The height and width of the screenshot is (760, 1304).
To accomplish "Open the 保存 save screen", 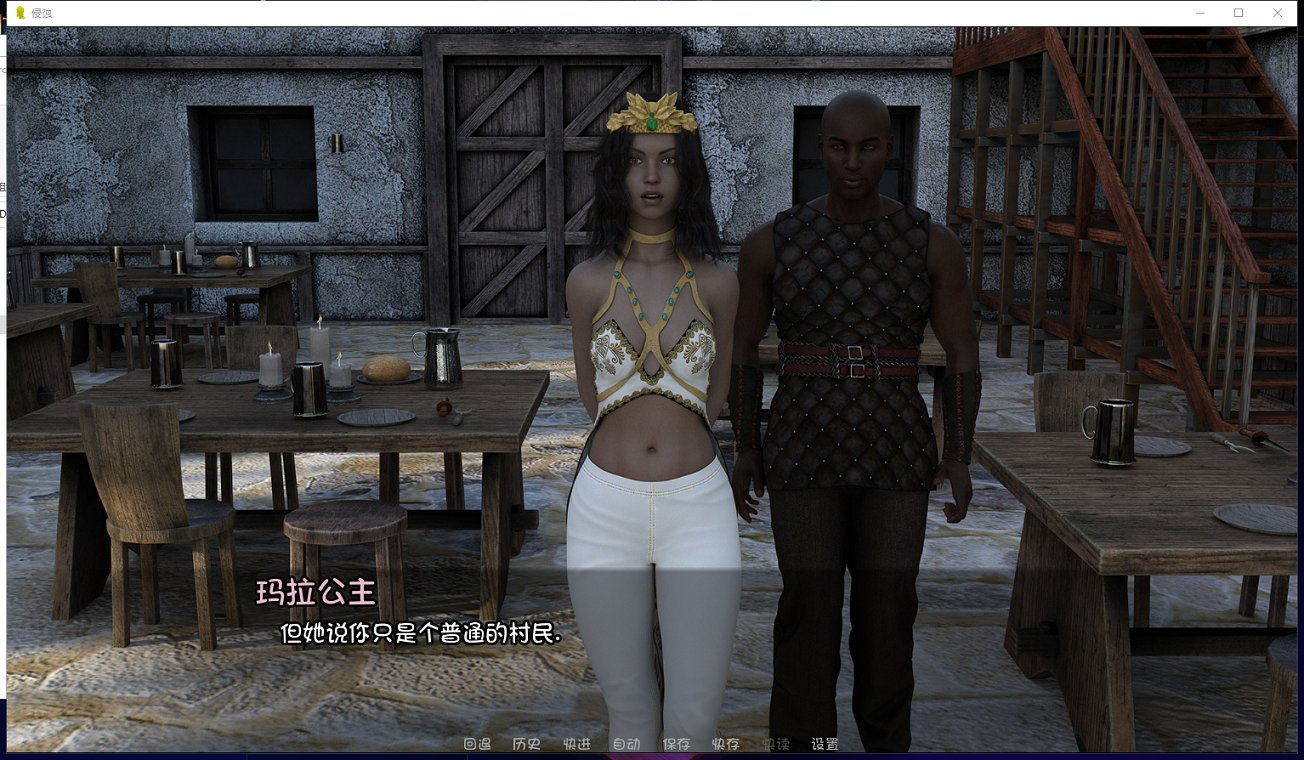I will click(675, 744).
